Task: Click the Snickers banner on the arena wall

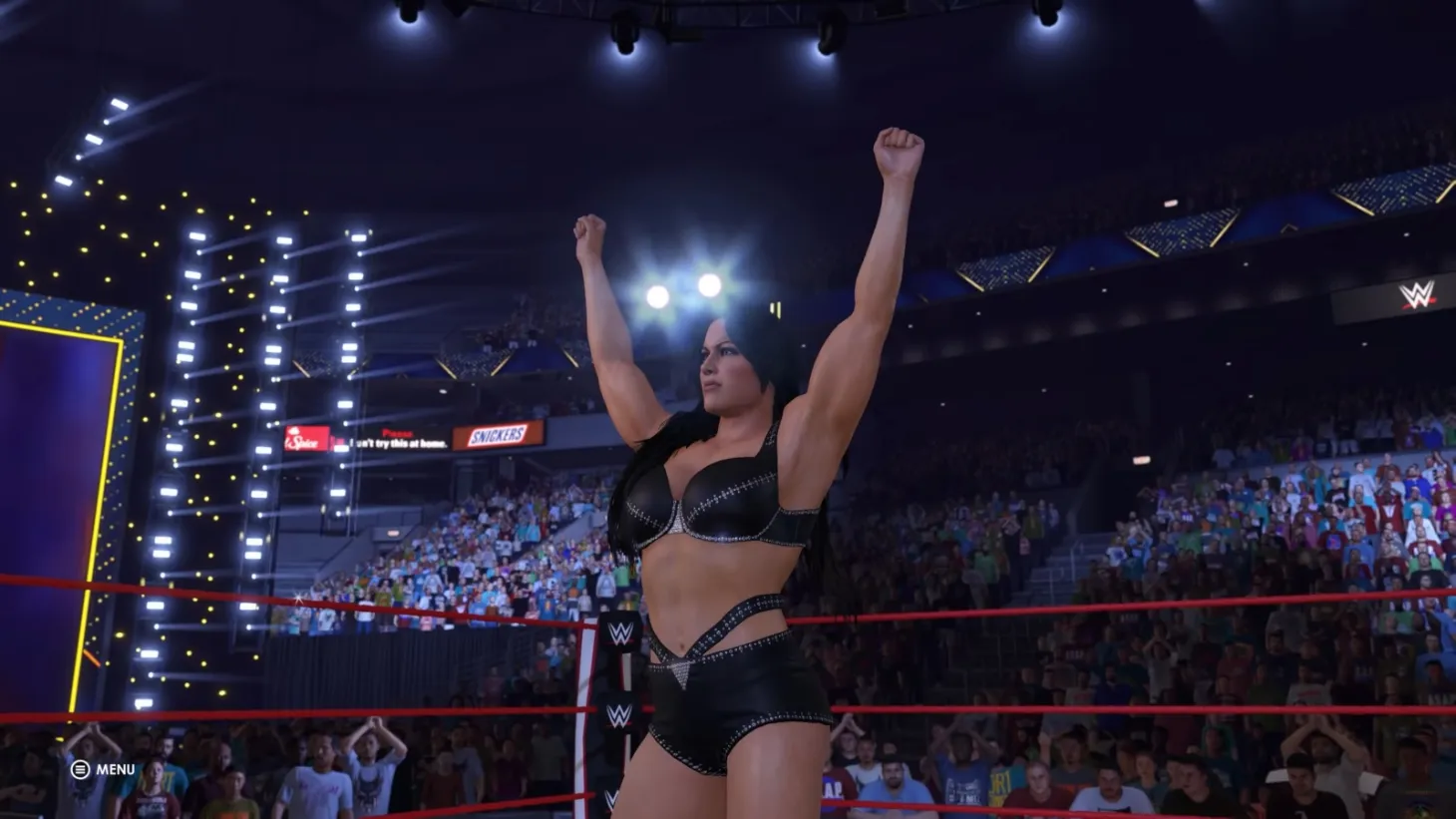Action: tap(500, 433)
